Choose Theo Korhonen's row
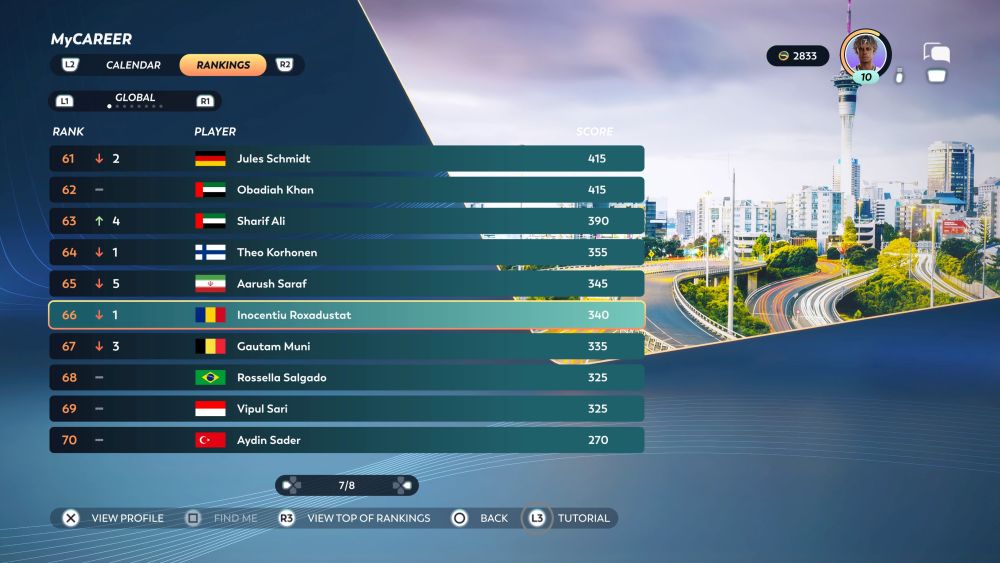1000x563 pixels. [x=346, y=253]
